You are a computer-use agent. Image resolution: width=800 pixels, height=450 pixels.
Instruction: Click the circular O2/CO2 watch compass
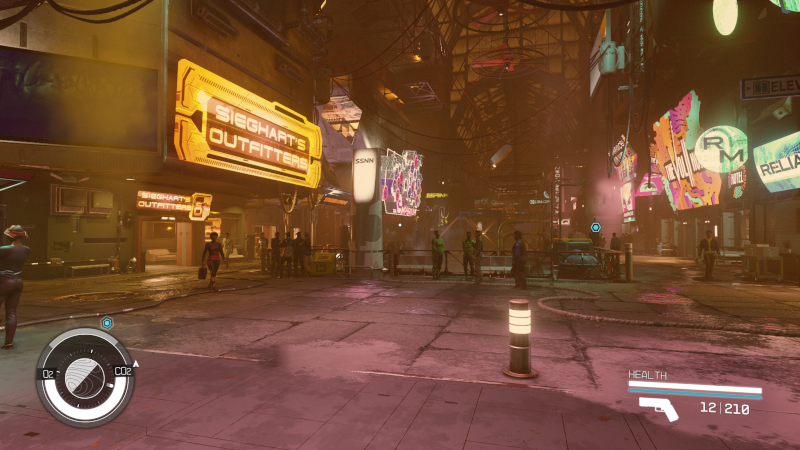(85, 377)
